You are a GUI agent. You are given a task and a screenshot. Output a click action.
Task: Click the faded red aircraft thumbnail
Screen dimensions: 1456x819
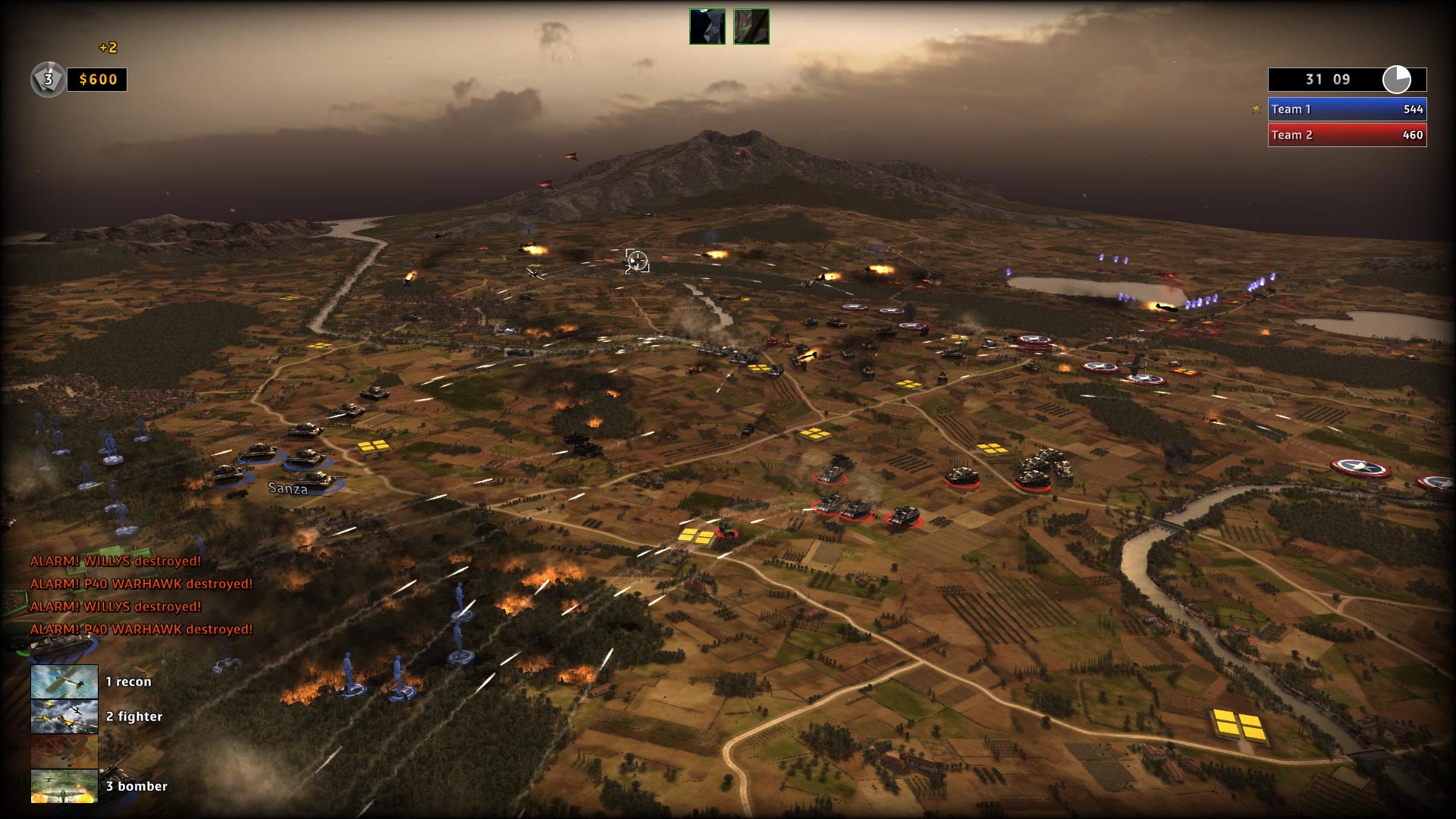[x=64, y=751]
